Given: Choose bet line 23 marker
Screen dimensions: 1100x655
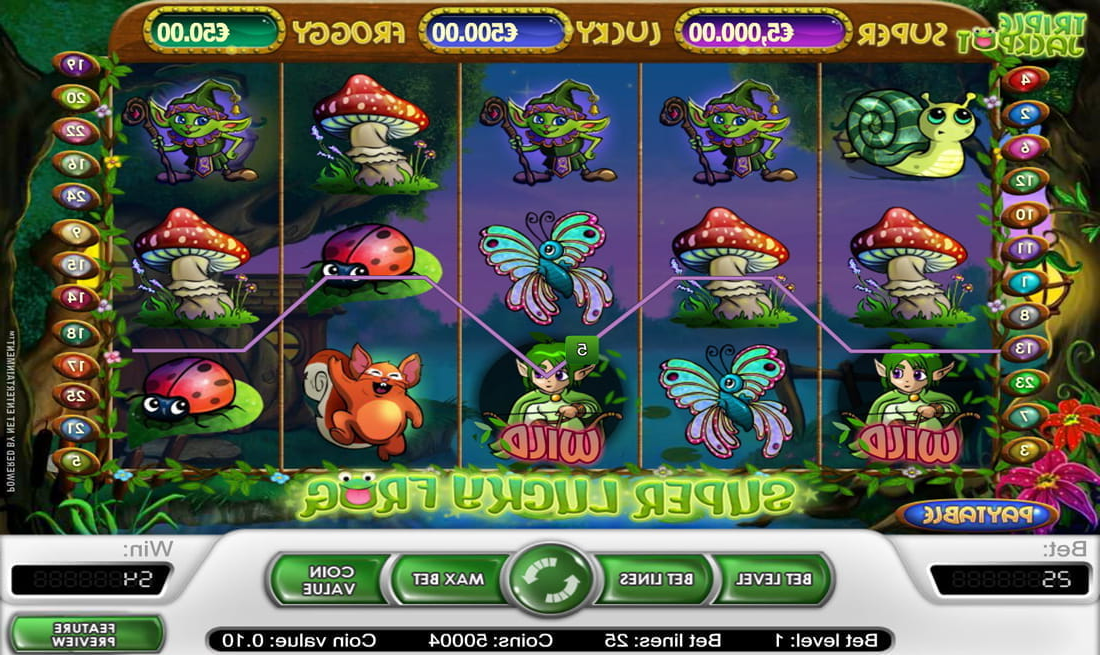Looking at the screenshot, I should click(1025, 382).
